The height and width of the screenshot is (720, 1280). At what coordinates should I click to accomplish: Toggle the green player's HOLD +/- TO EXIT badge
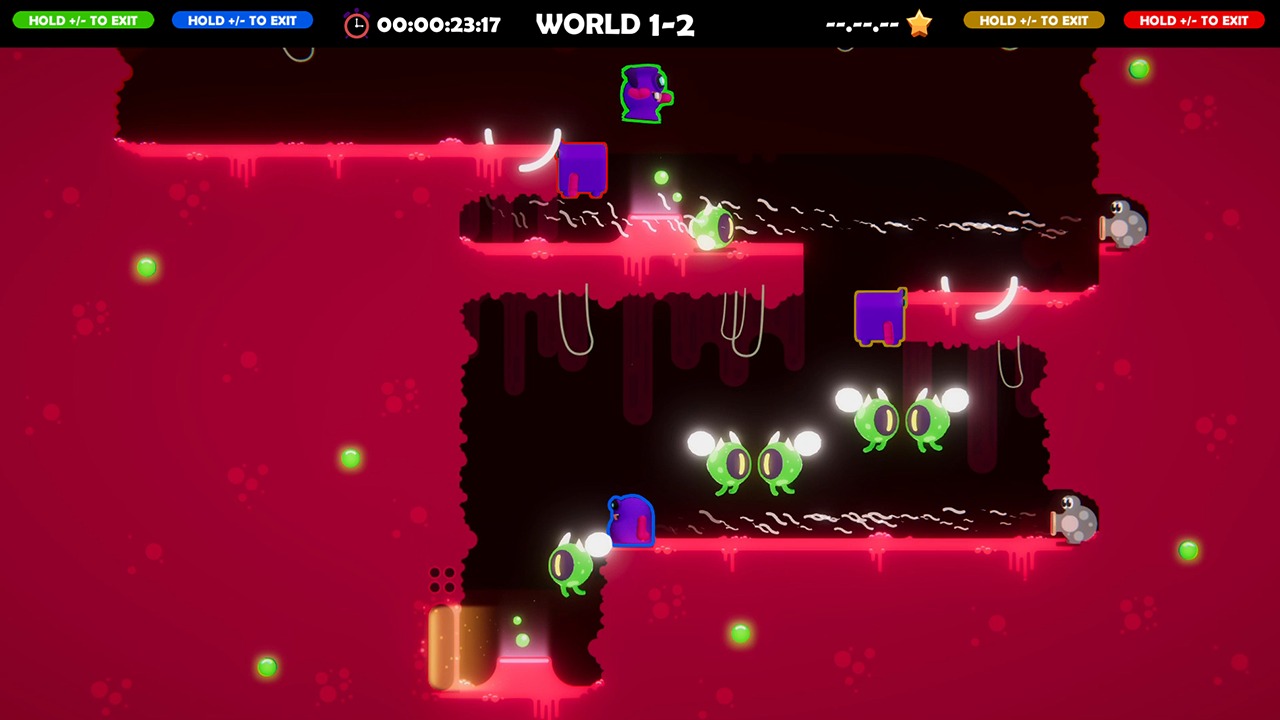(x=83, y=20)
